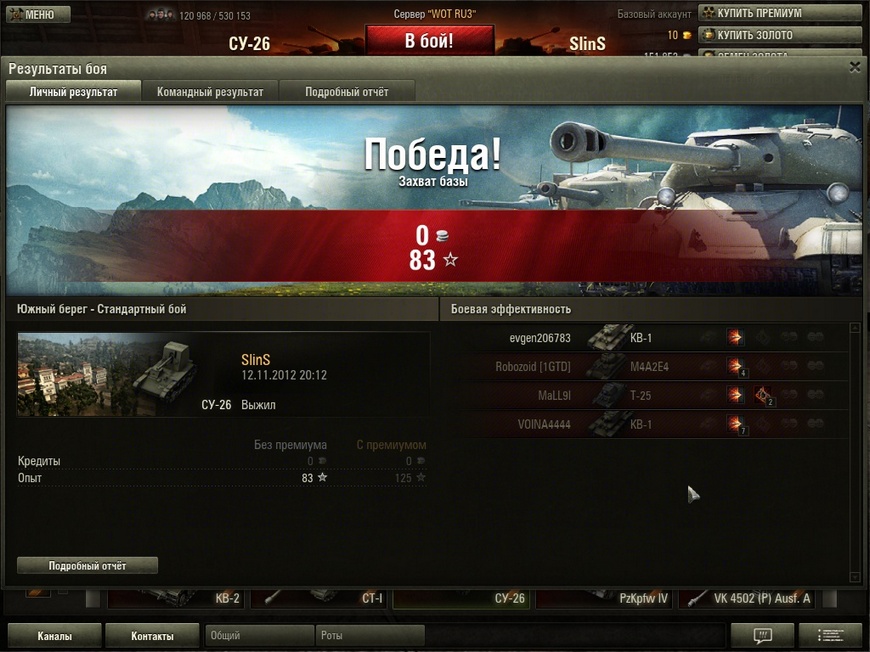Show the Контакты contacts list
The image size is (870, 652).
tap(153, 636)
